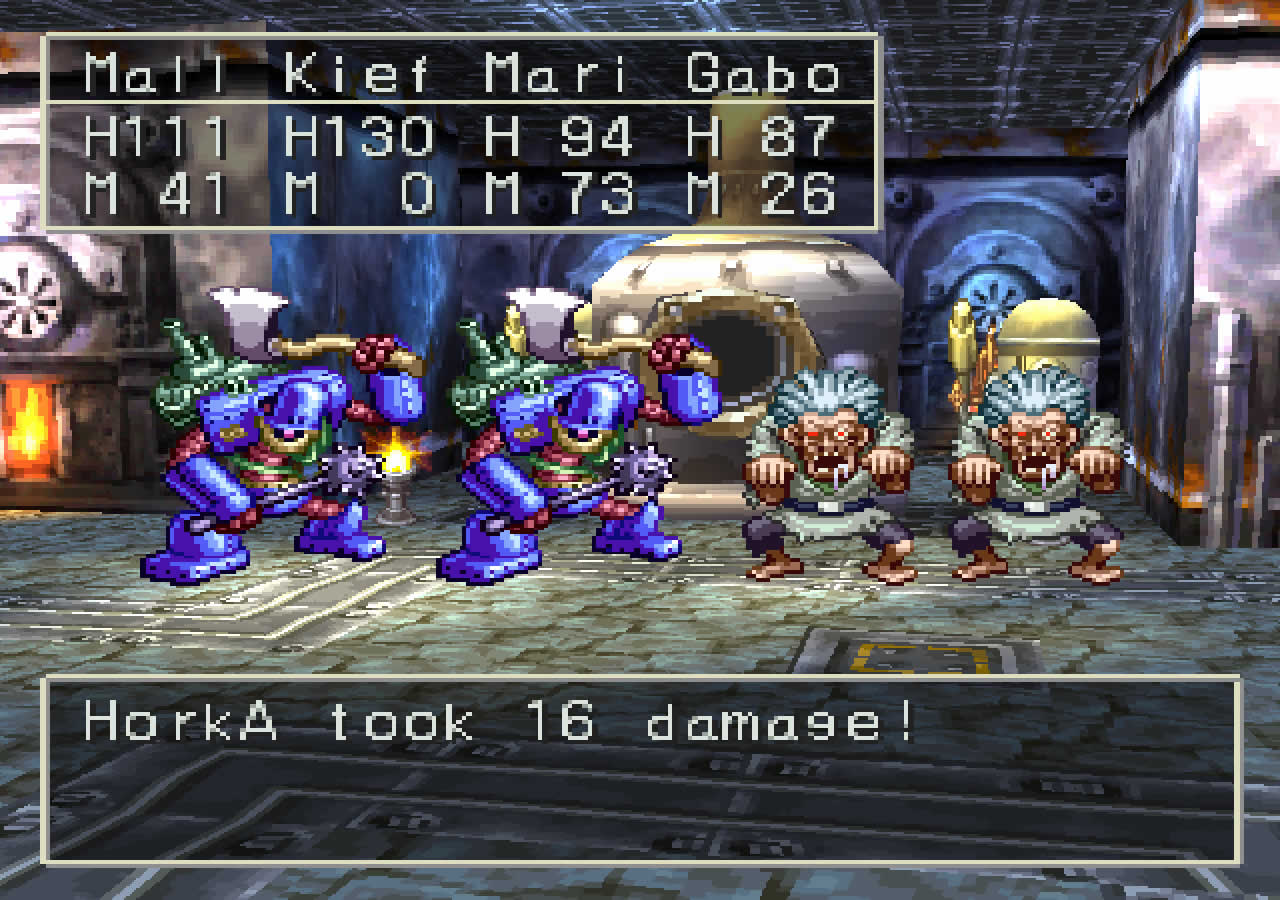Choose Mari in the party status panel
The height and width of the screenshot is (900, 1280).
point(559,74)
